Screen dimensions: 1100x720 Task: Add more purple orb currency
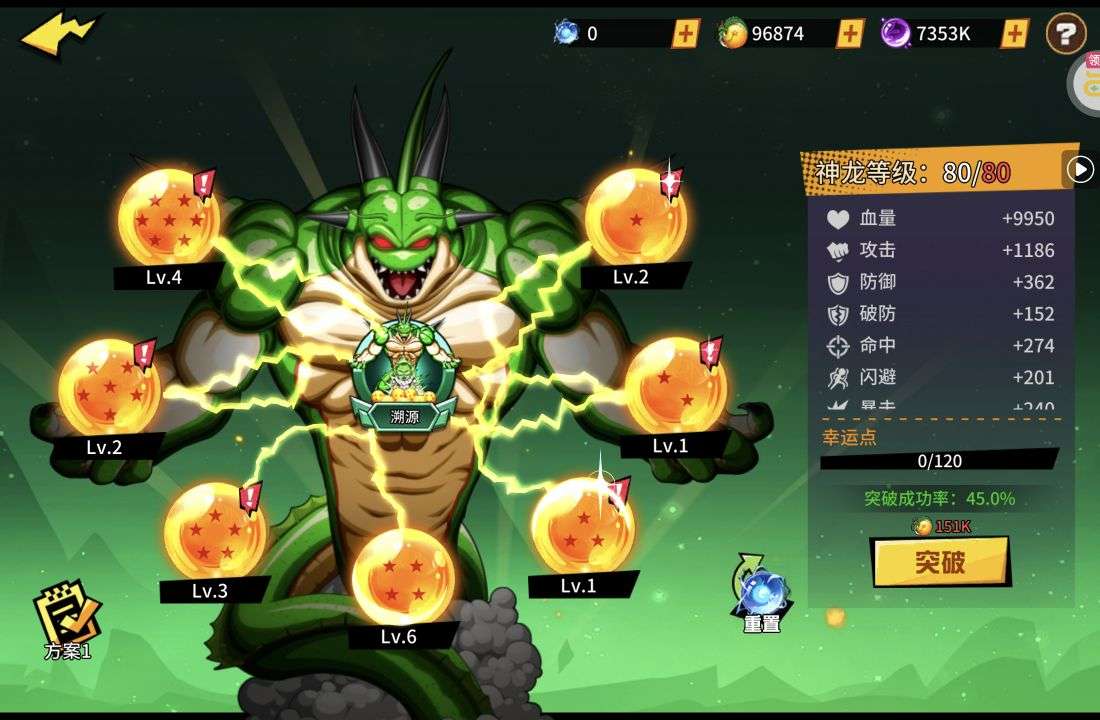pos(1015,33)
